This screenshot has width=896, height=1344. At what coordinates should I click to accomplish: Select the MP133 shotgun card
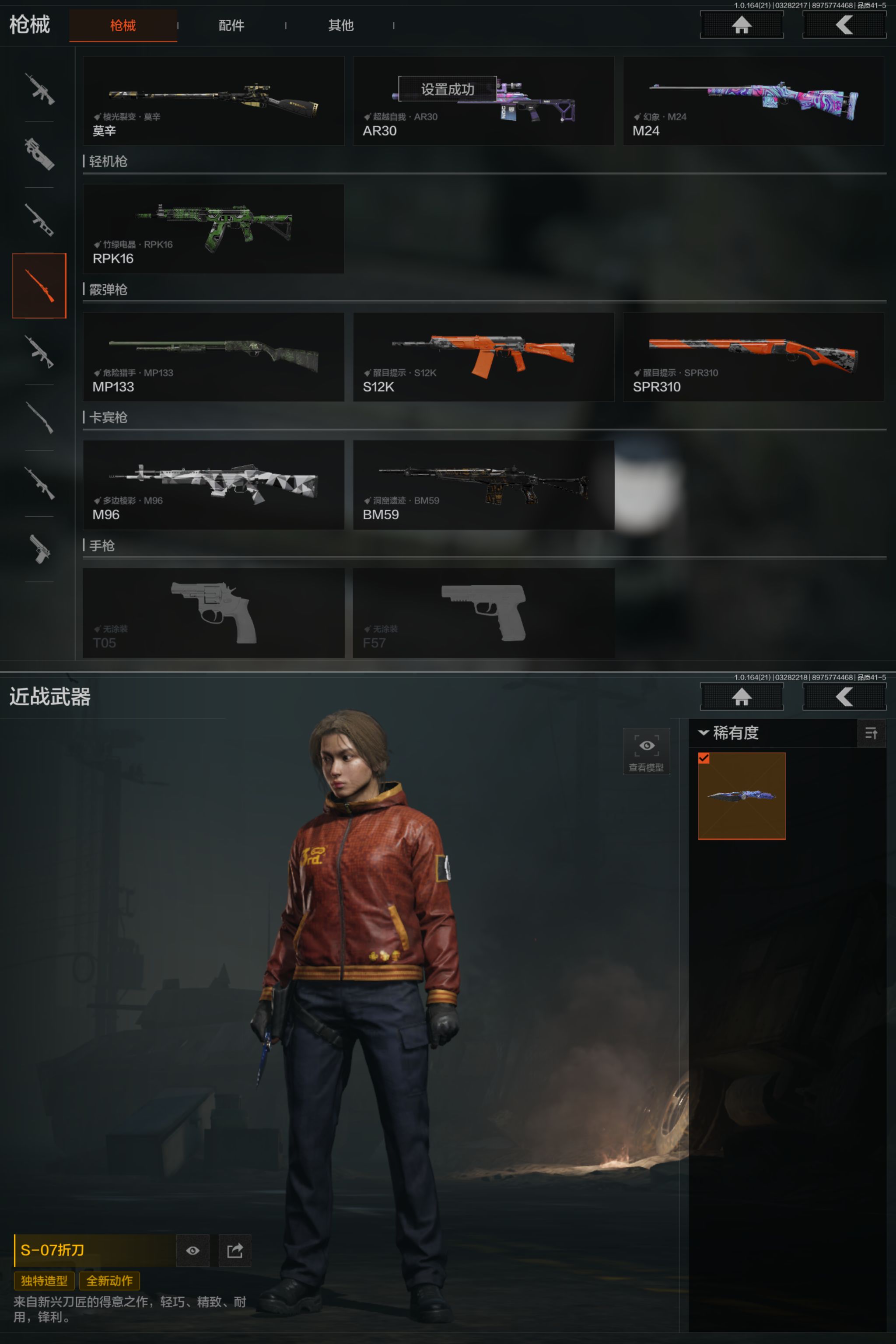[213, 357]
